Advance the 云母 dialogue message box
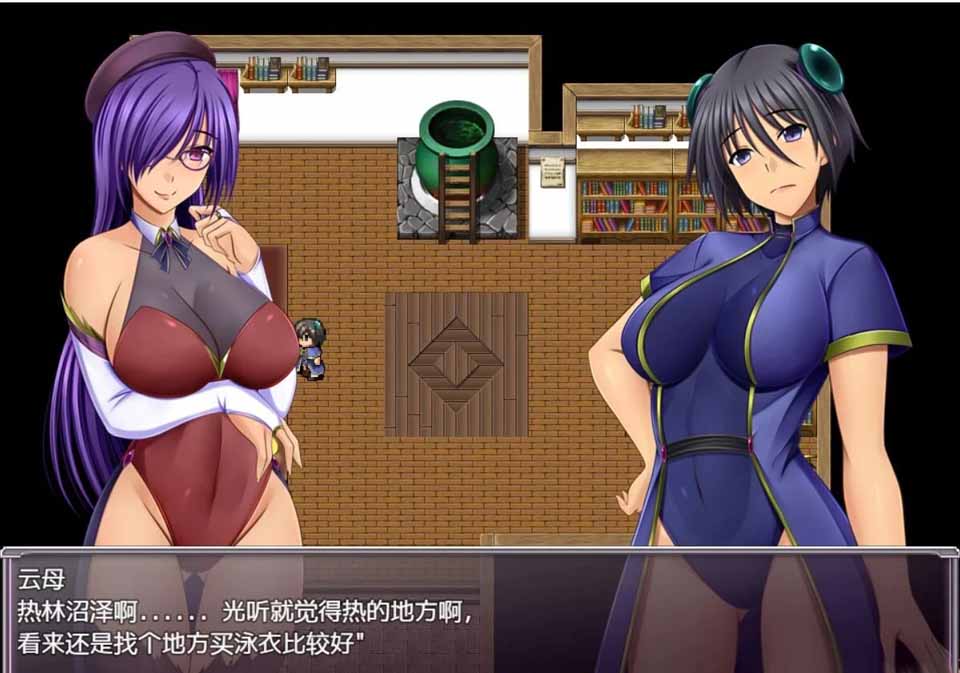Image resolution: width=960 pixels, height=673 pixels. [478, 610]
